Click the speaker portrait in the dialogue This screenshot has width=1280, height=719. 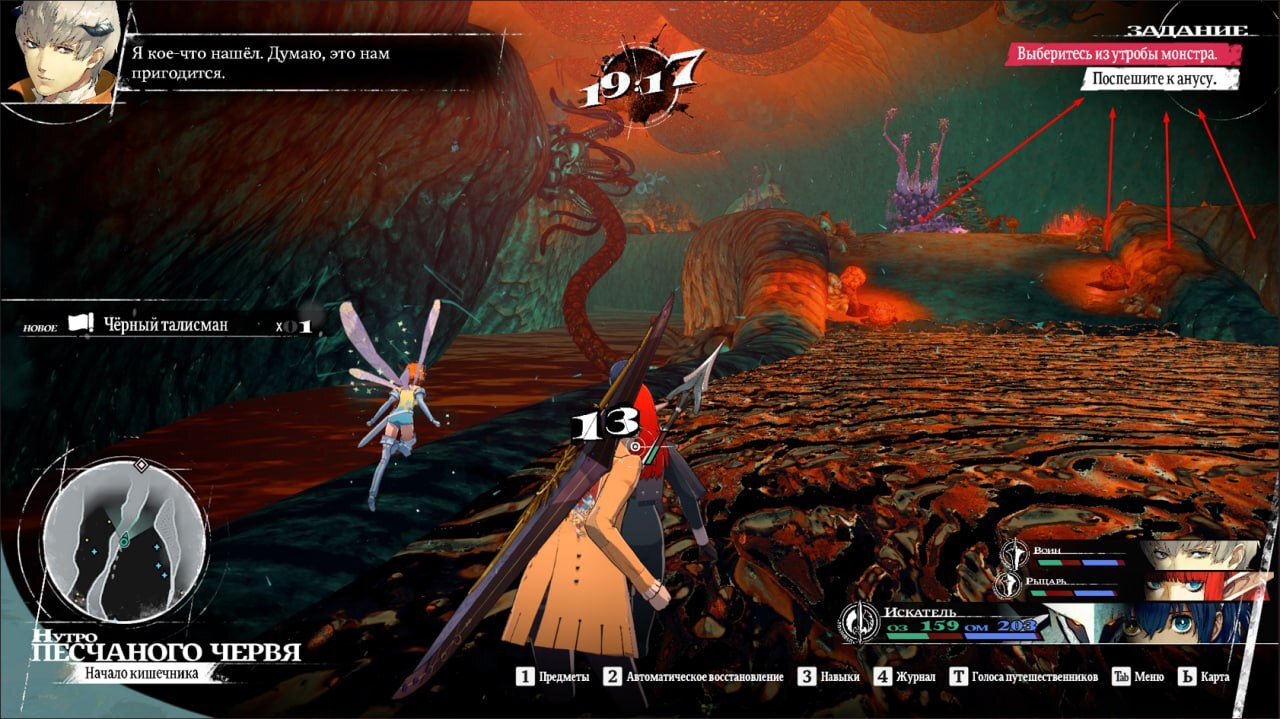pos(58,50)
